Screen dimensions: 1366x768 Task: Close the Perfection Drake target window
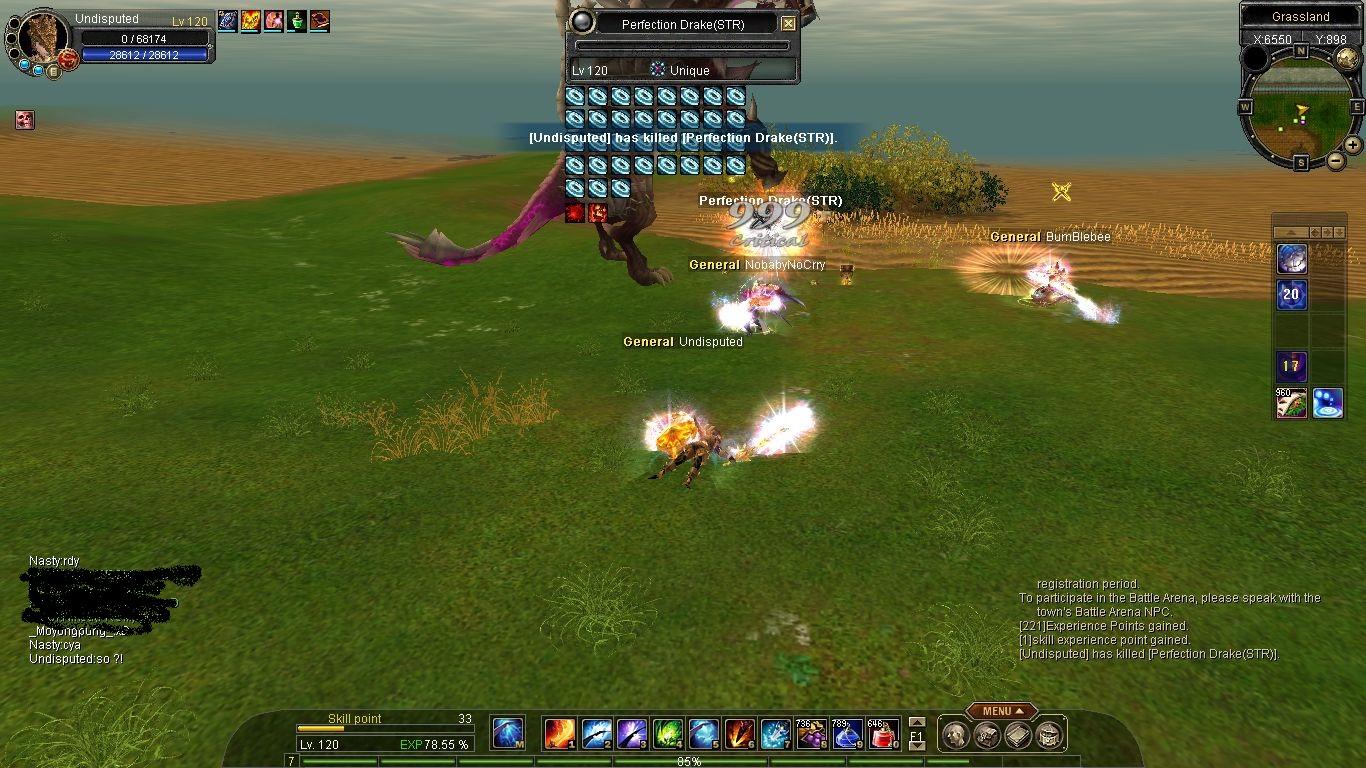click(788, 24)
